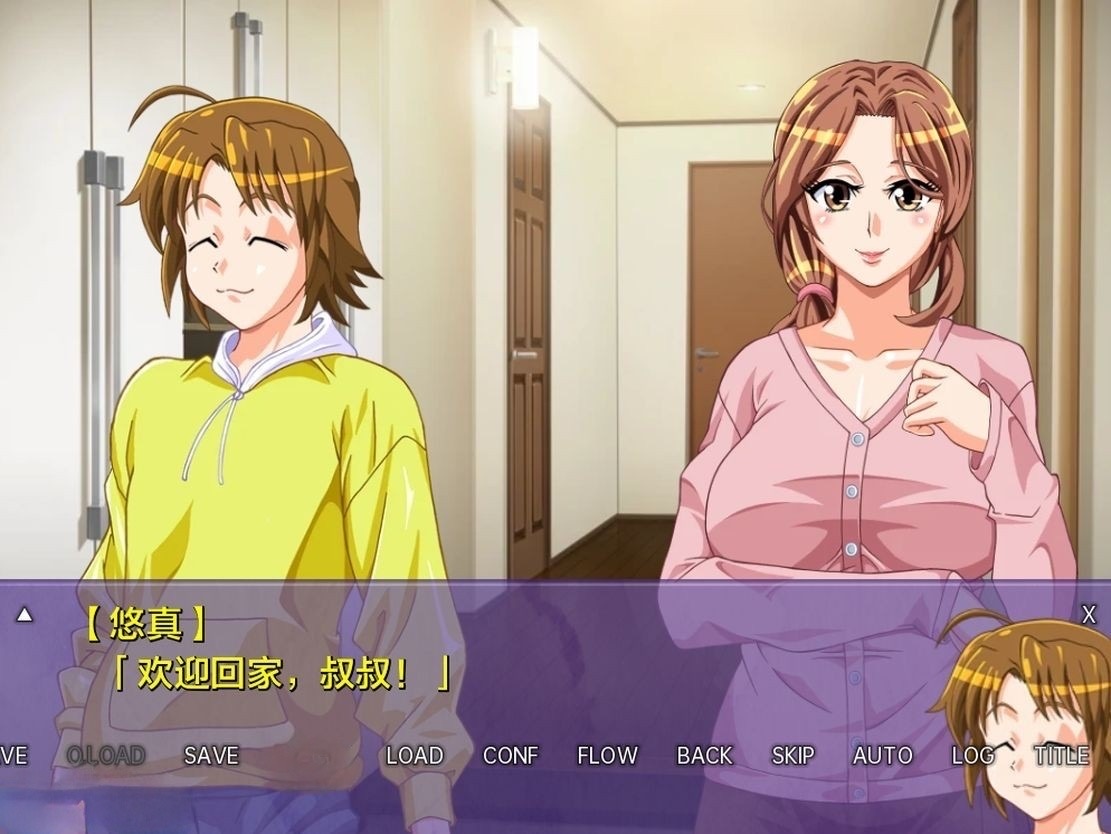Screen dimensions: 1111x834
Task: Go BACK to the previous line
Action: (x=704, y=756)
